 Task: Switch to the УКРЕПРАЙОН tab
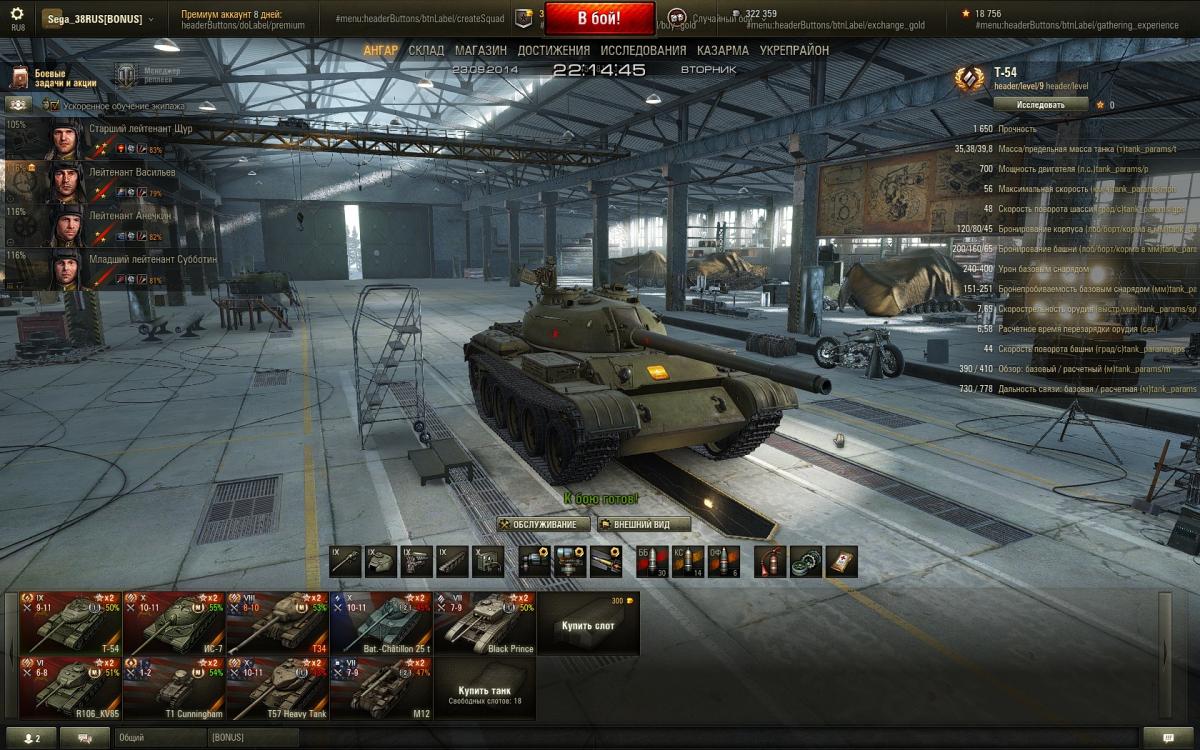(794, 50)
